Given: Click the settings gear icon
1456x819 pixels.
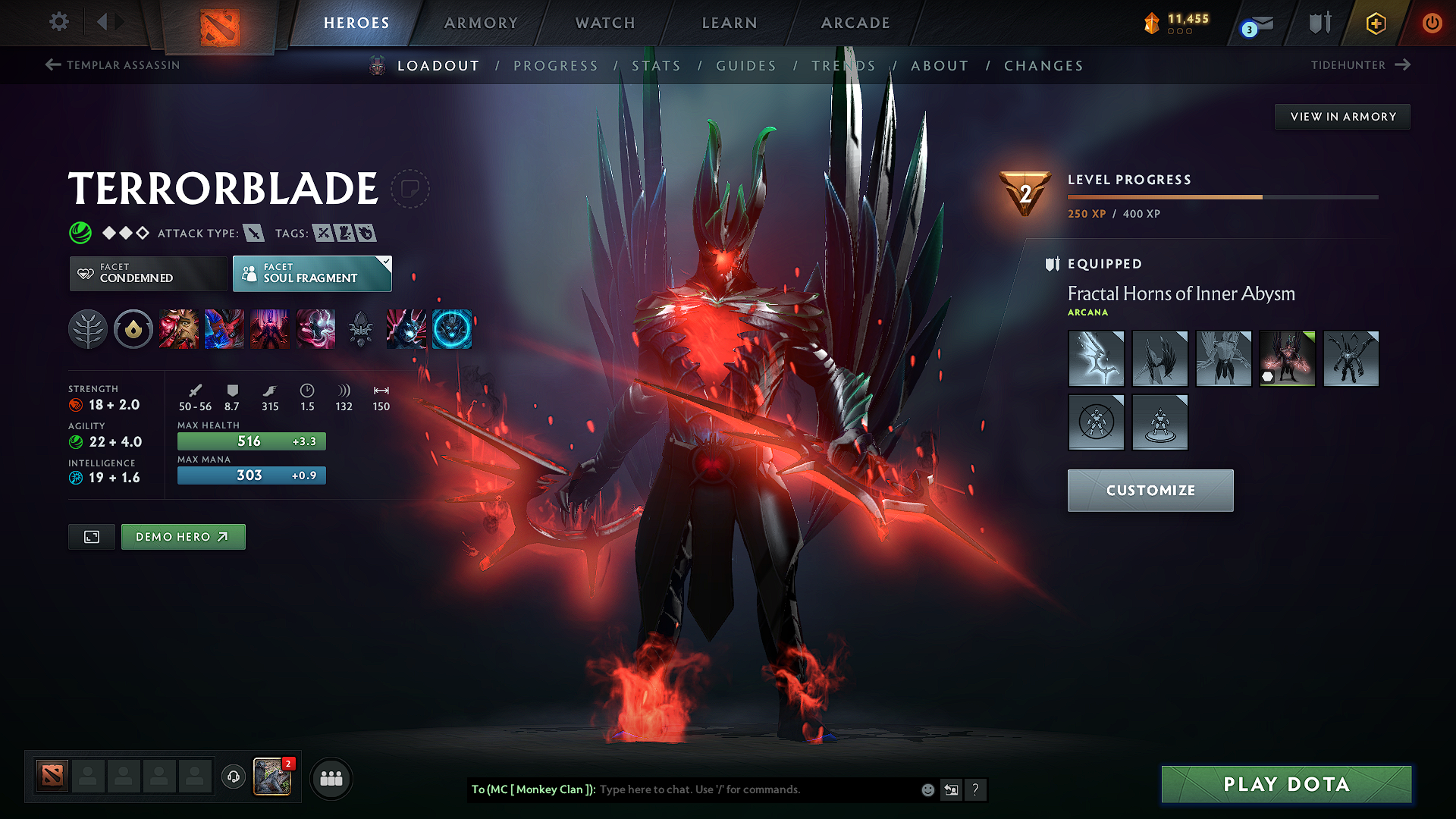Looking at the screenshot, I should (x=58, y=22).
